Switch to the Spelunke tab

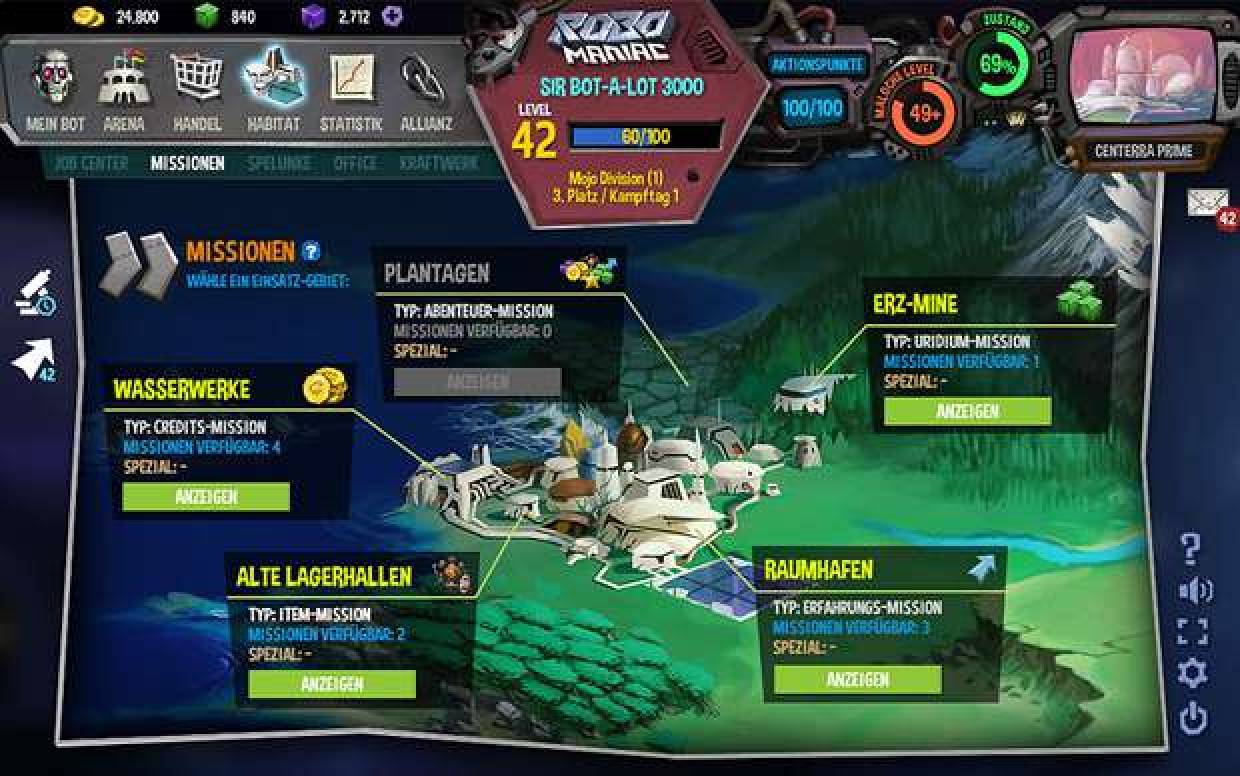278,163
